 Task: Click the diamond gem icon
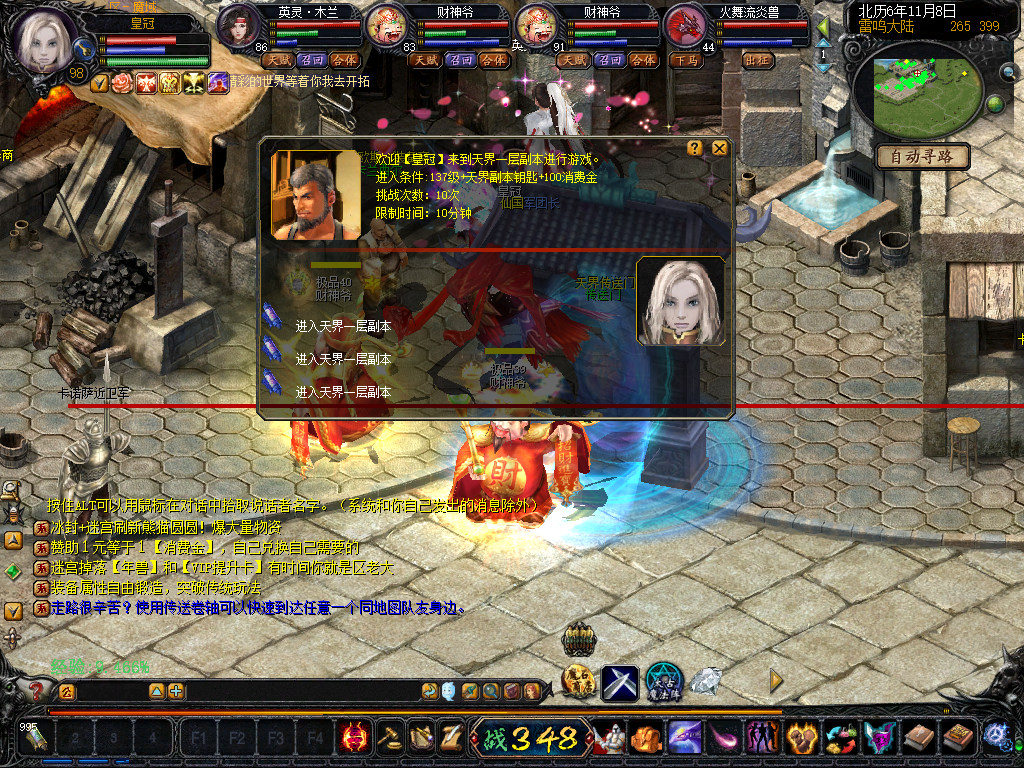coord(706,682)
